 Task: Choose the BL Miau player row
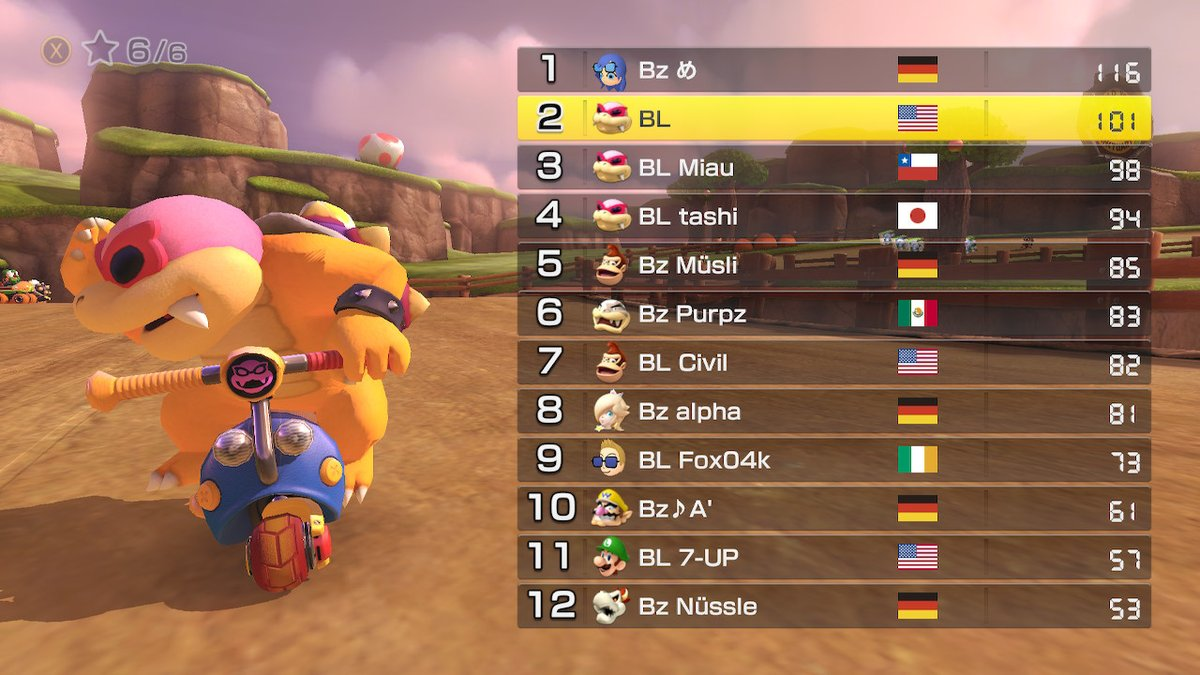pos(833,167)
